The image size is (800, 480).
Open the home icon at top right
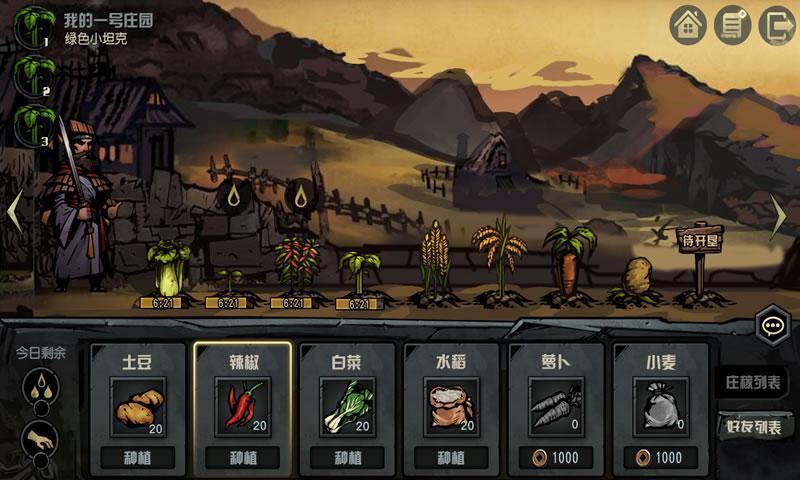689,25
